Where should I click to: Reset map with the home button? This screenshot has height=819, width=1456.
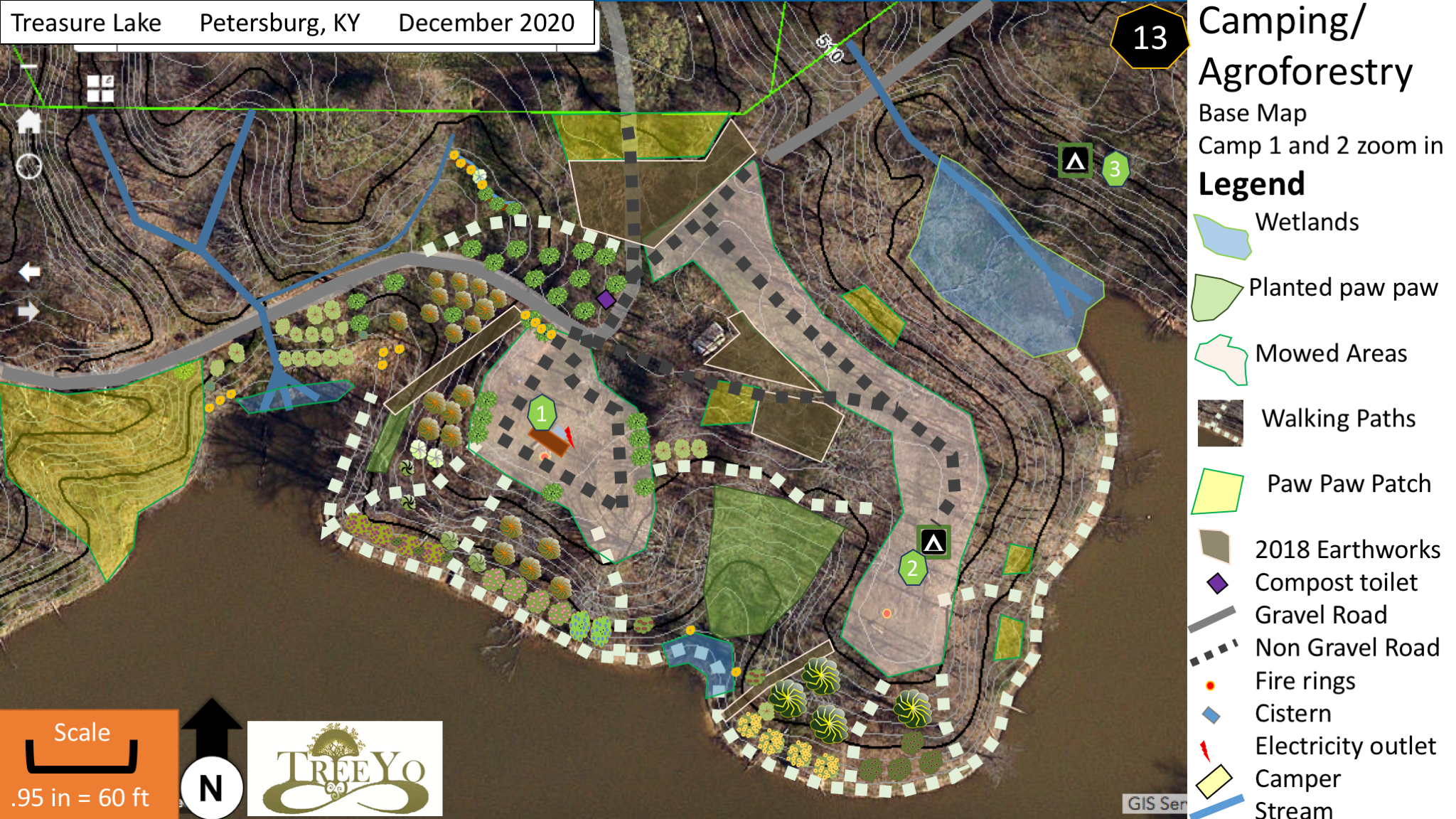29,122
